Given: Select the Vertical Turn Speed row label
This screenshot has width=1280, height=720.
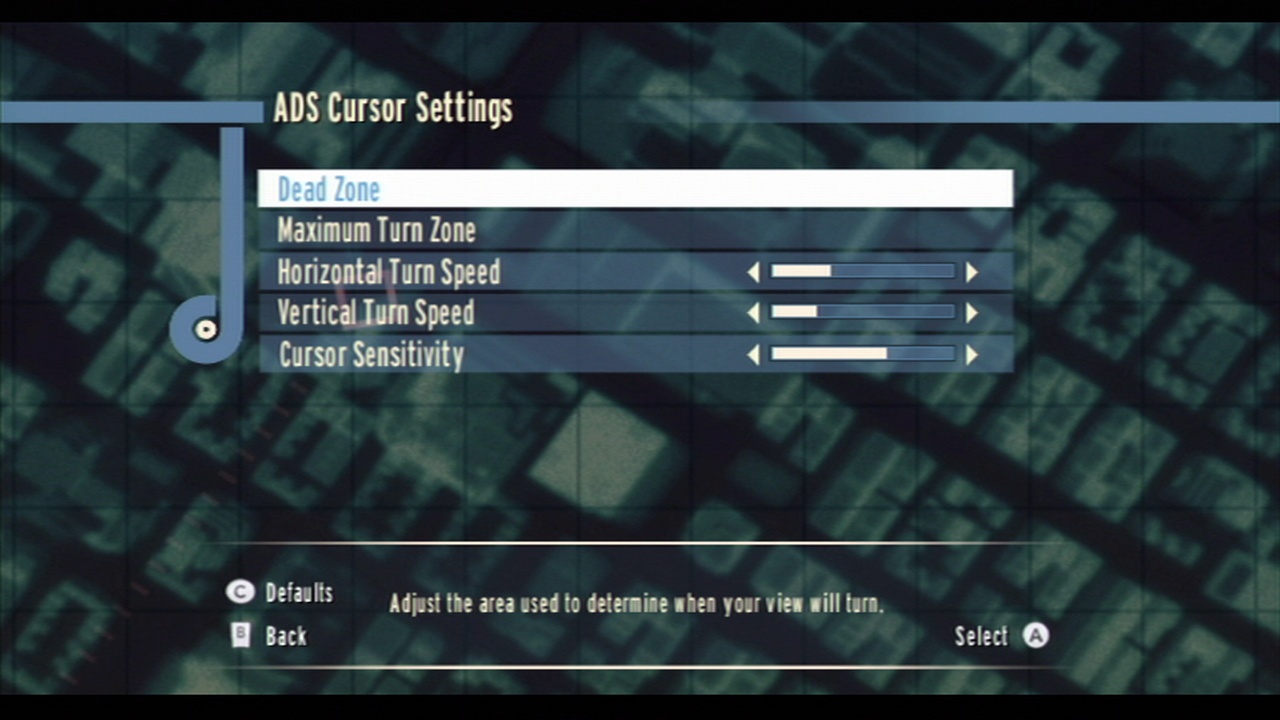Looking at the screenshot, I should point(375,313).
